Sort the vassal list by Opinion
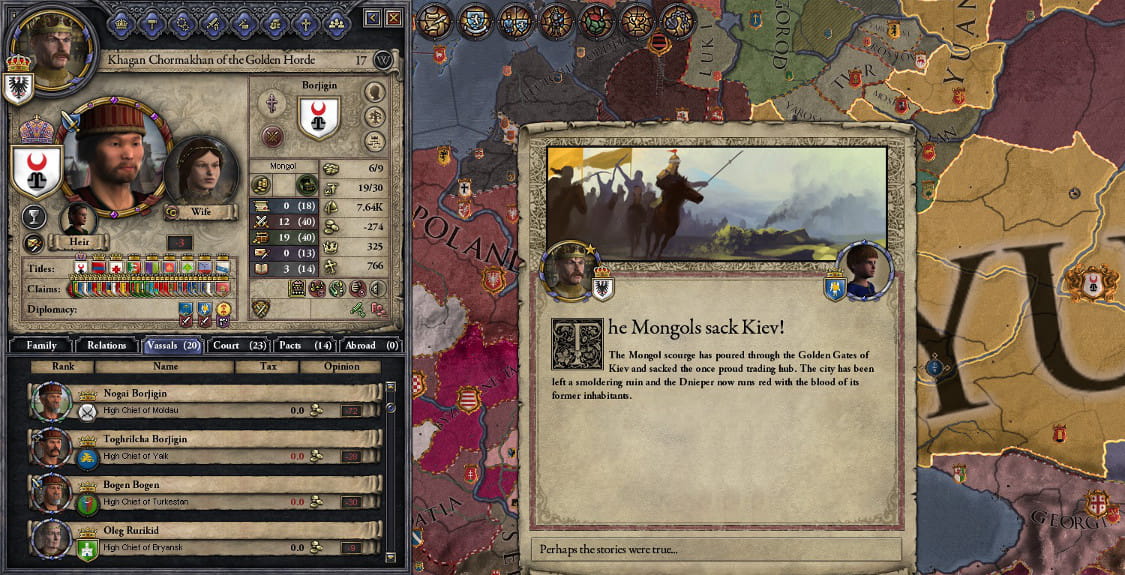This screenshot has height=575, width=1125. tap(342, 367)
